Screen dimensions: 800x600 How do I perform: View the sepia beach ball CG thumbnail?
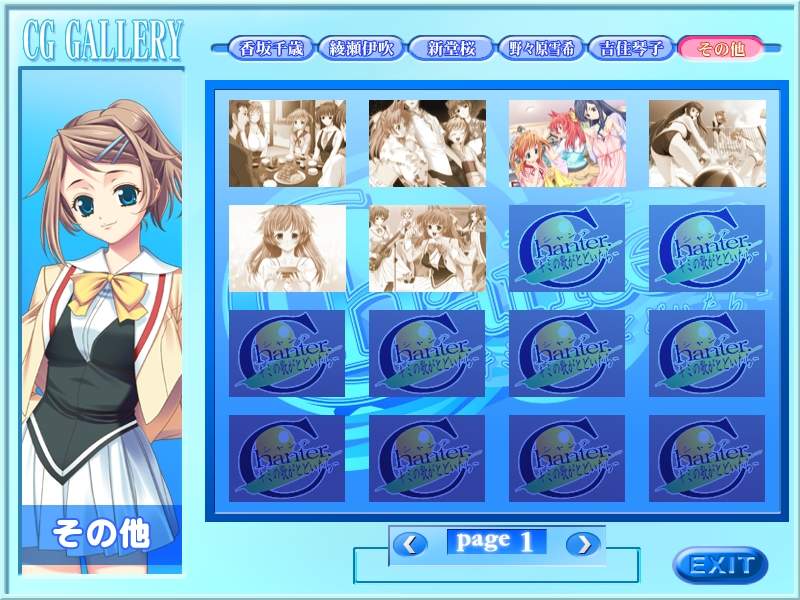[707, 143]
